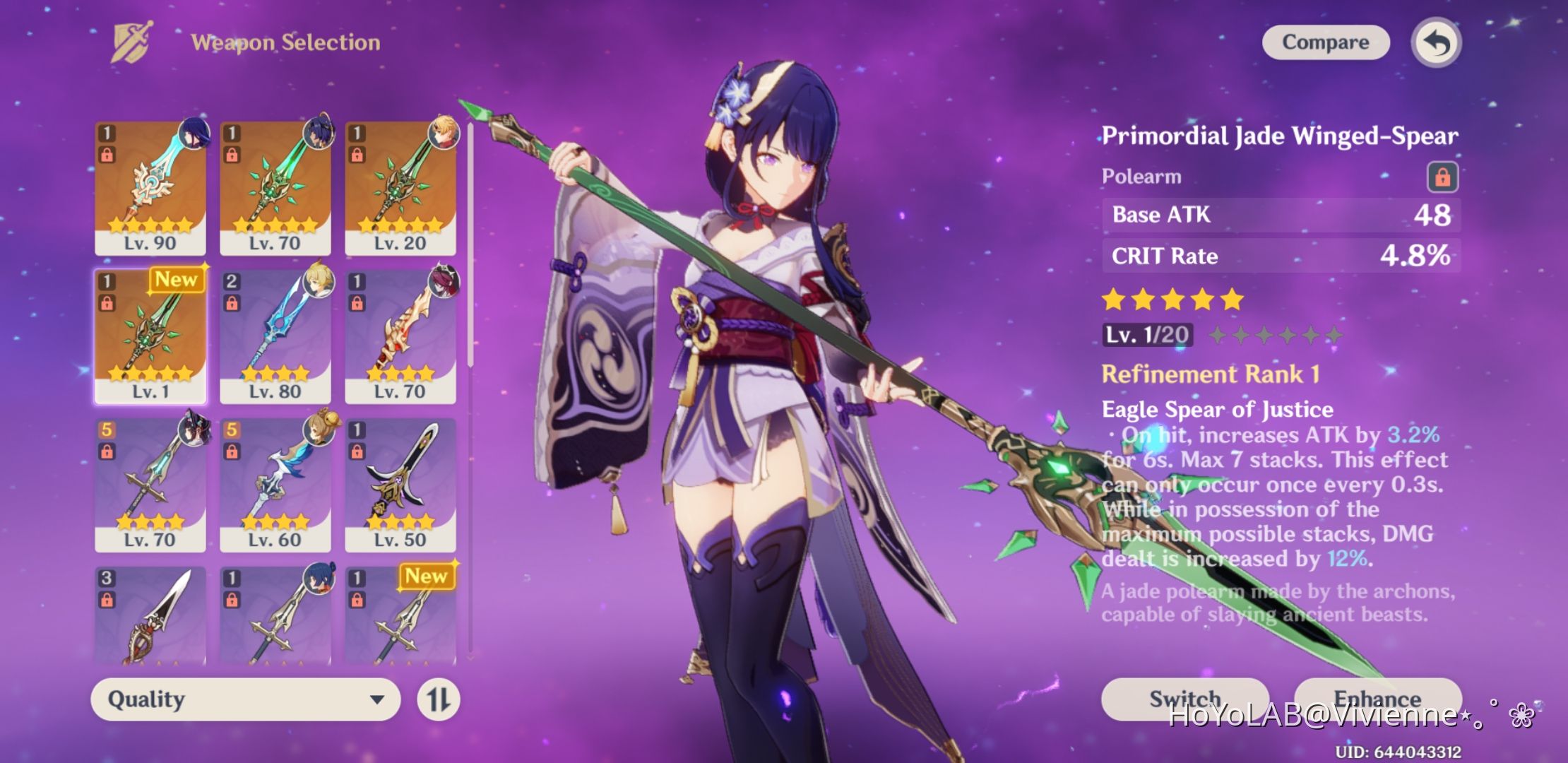The height and width of the screenshot is (763, 1568).
Task: Click the weapon marked New in bottom row
Action: 400,622
